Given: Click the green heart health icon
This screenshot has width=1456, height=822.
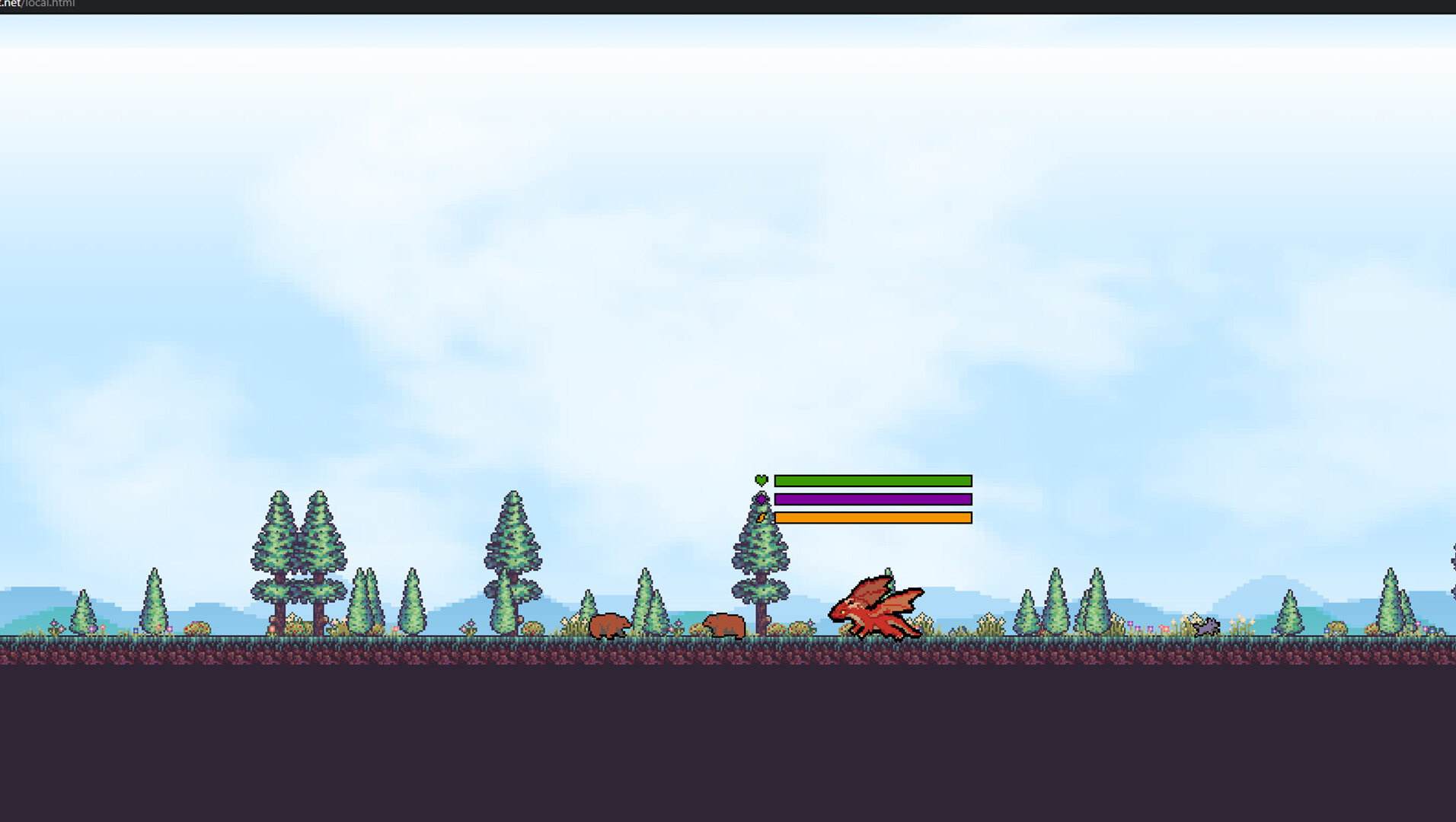Looking at the screenshot, I should (761, 479).
